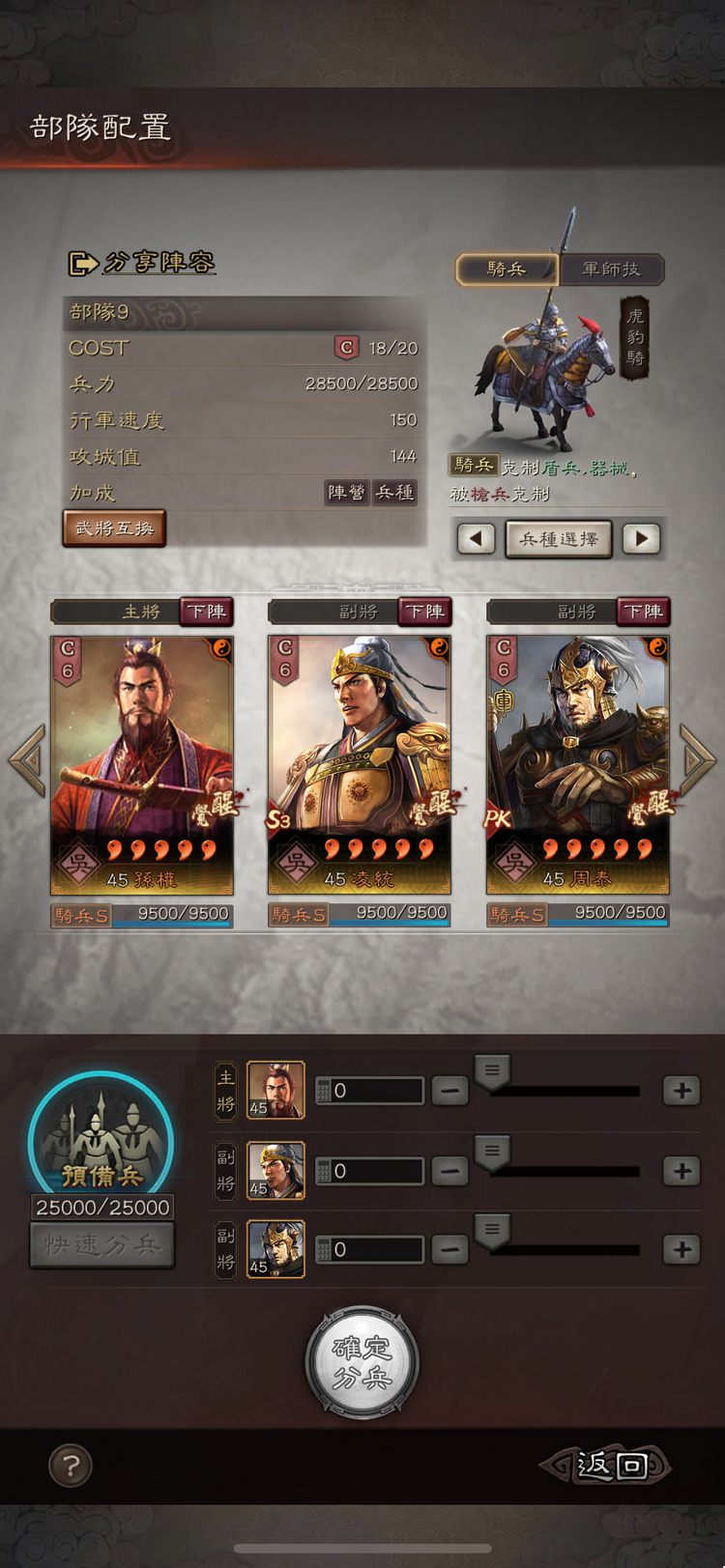Image resolution: width=725 pixels, height=1568 pixels.
Task: Open the 分享陣容 share formation link
Action: pos(142,263)
